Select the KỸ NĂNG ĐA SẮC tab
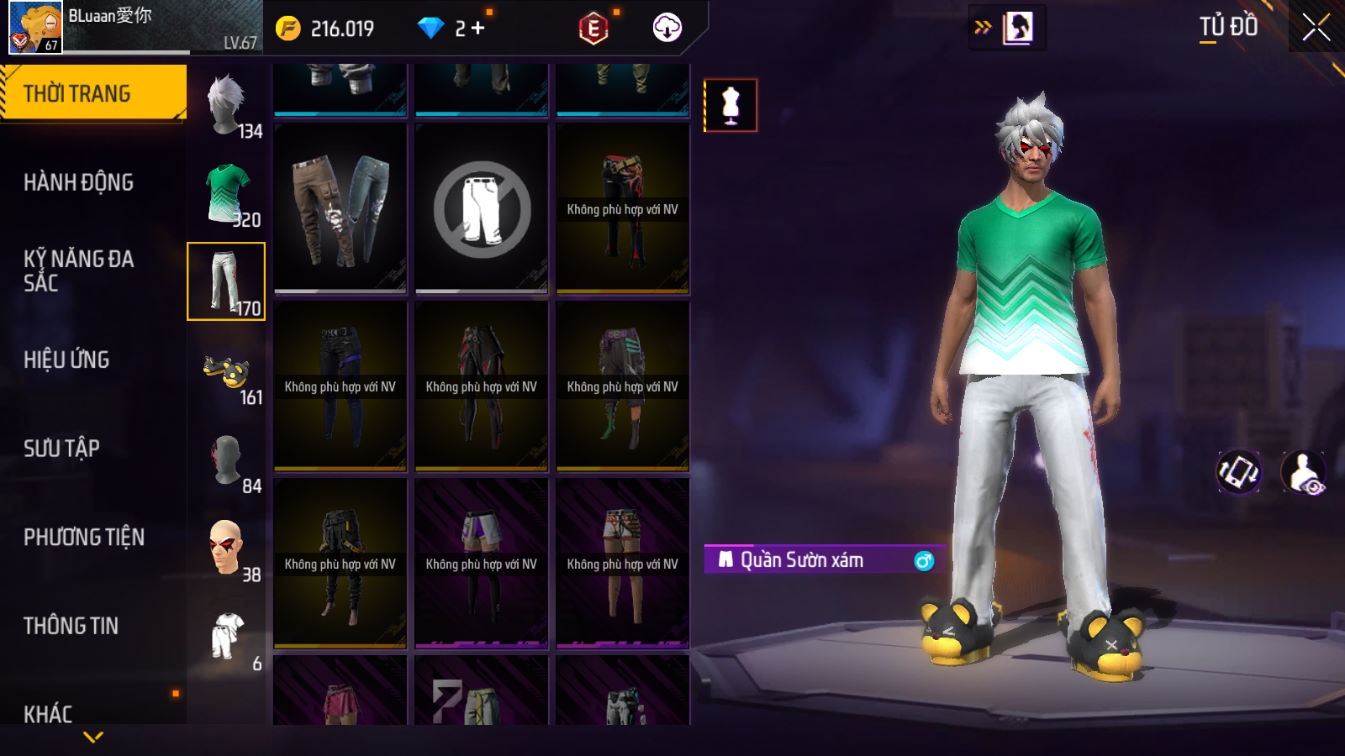This screenshot has height=756, width=1345. coord(79,271)
